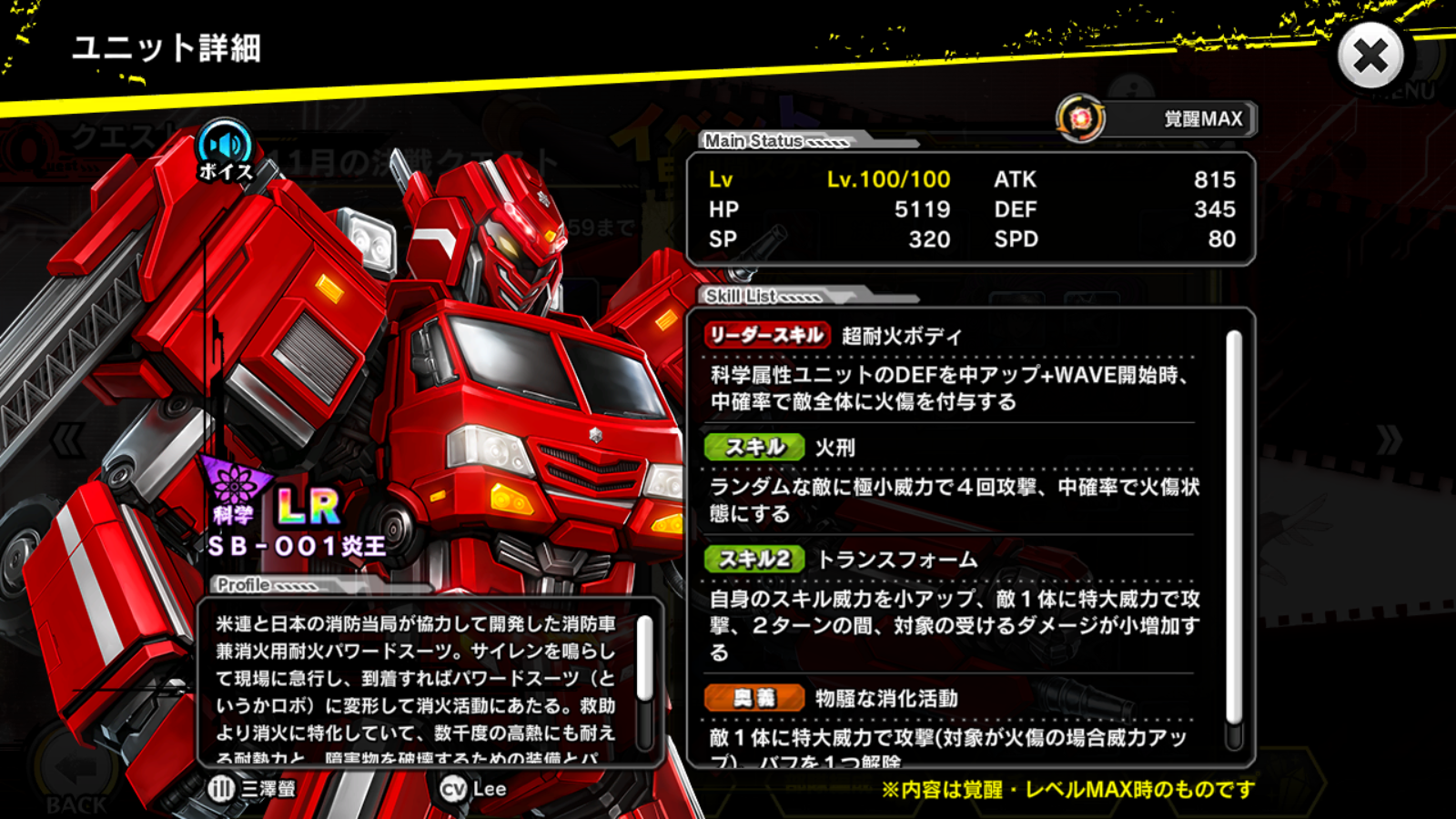The image size is (1456, 819).
Task: Close the unit details screen
Action: point(1370,56)
